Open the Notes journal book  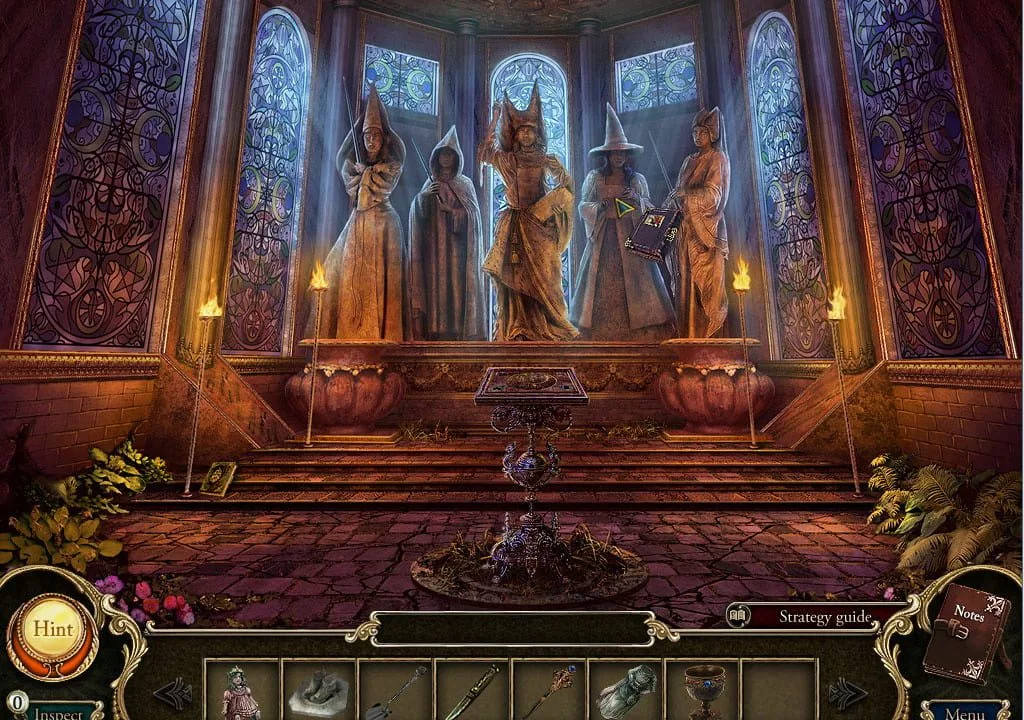pyautogui.click(x=964, y=633)
